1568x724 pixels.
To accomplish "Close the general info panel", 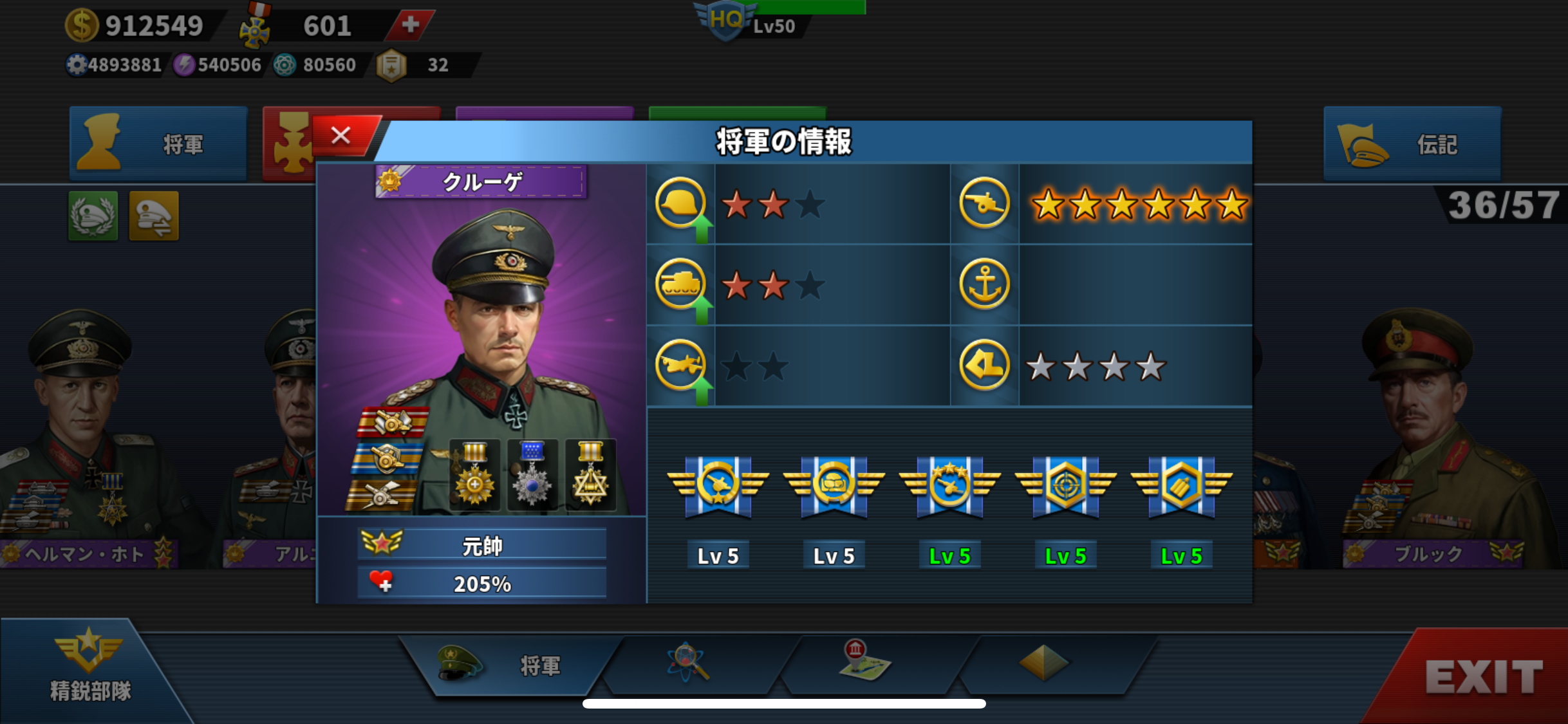I will point(341,136).
